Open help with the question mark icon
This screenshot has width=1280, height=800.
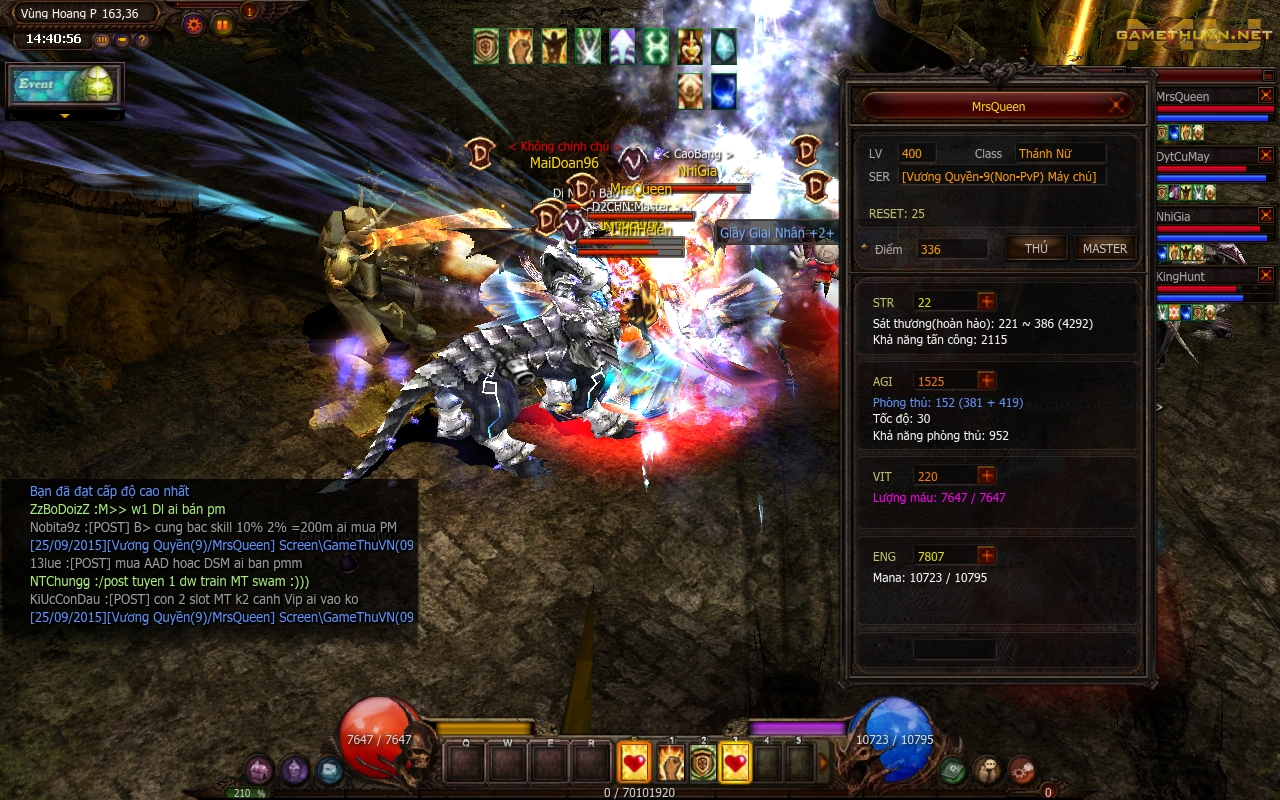click(142, 40)
